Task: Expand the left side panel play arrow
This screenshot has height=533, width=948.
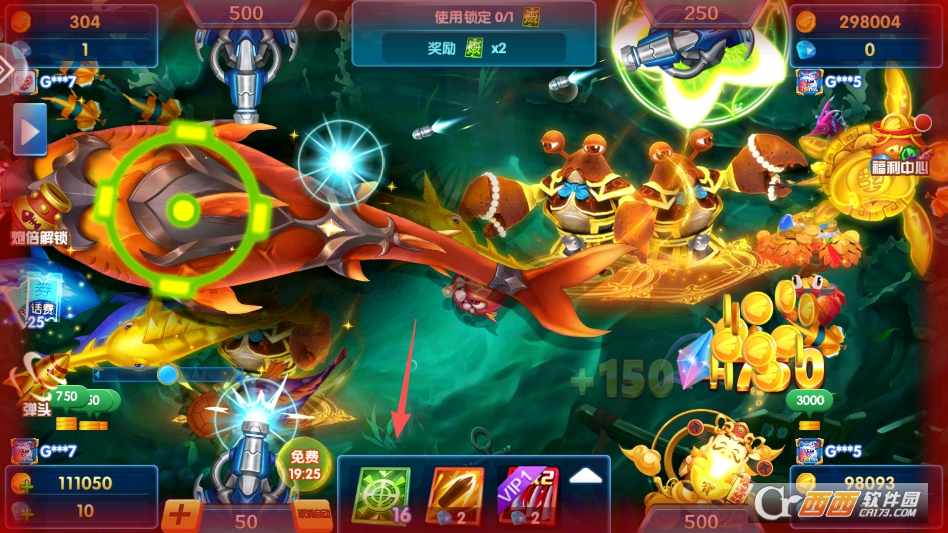Action: (30, 130)
